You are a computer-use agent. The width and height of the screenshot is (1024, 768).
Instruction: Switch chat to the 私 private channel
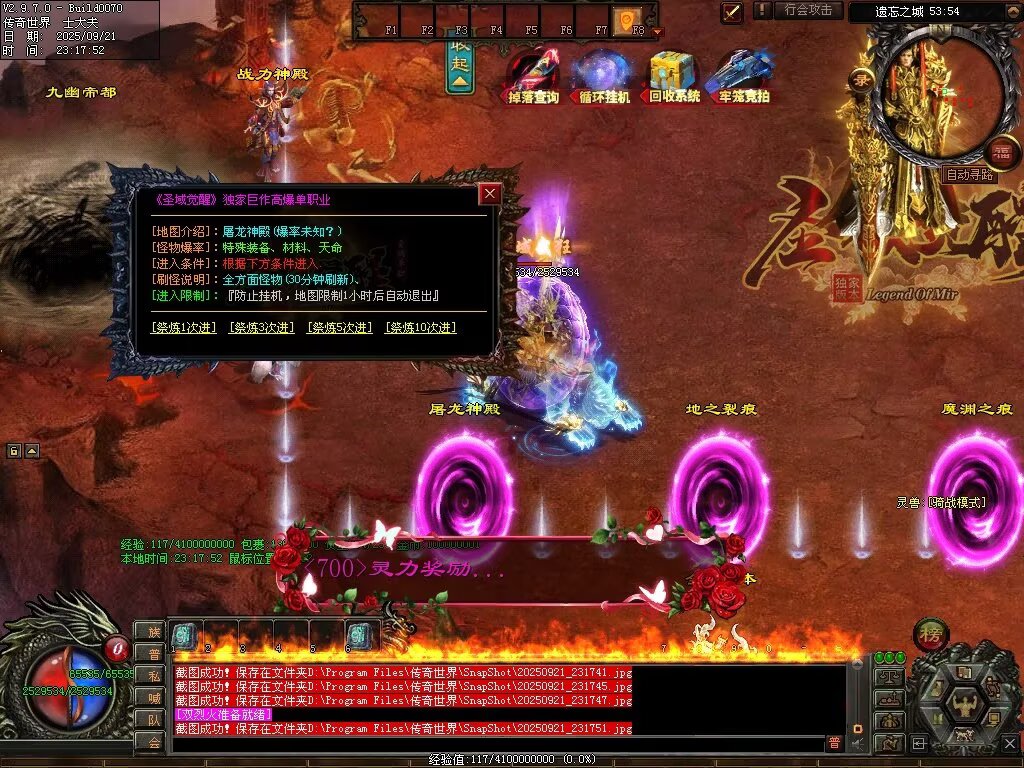(153, 675)
